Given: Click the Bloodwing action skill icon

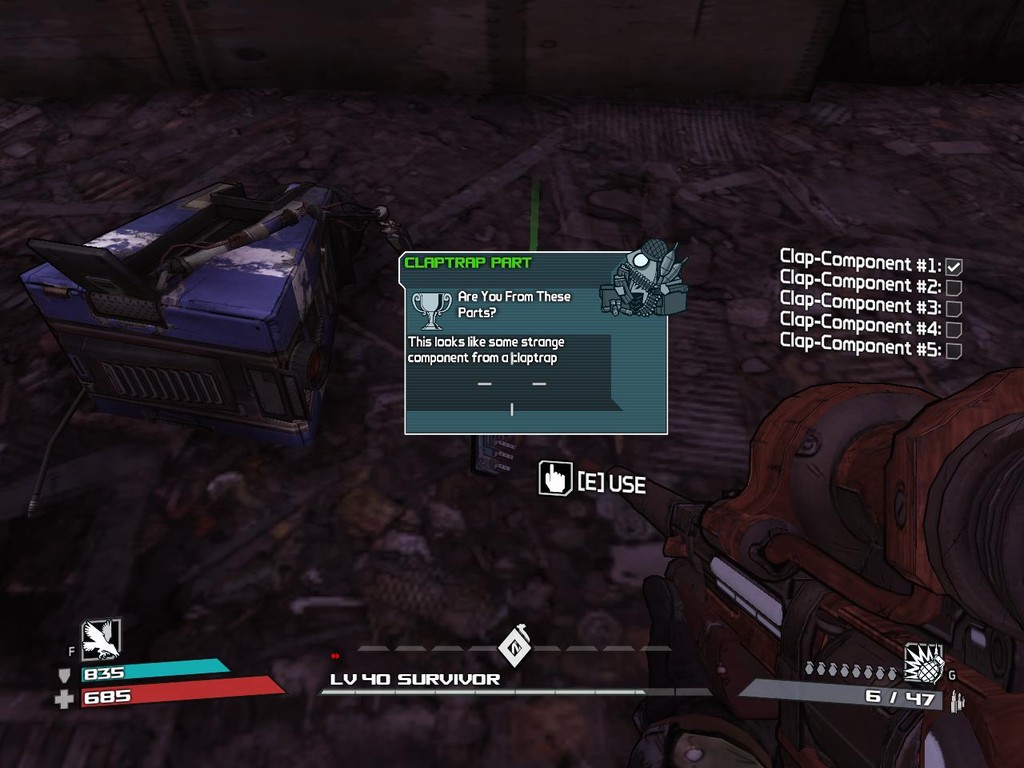Looking at the screenshot, I should [101, 639].
